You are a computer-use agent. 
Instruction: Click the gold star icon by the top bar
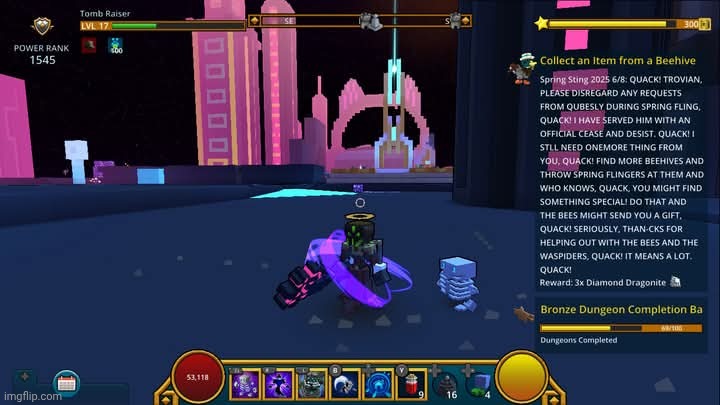coord(542,22)
